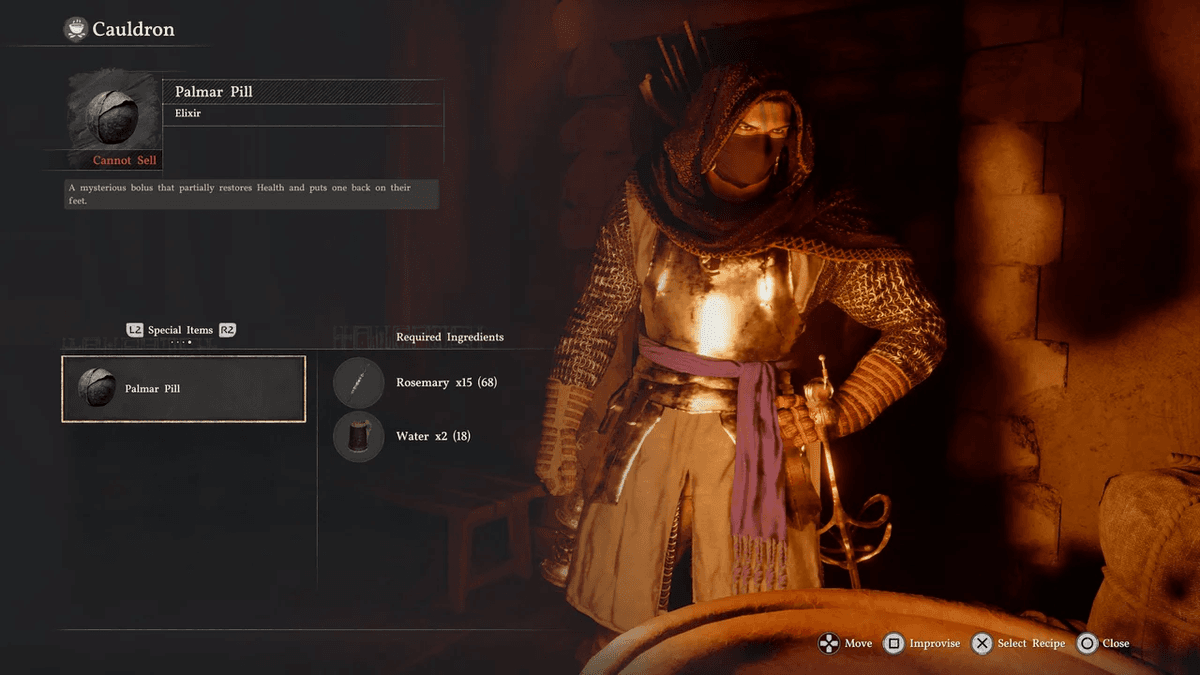Open the Special Items category tab
This screenshot has width=1200, height=675.
point(181,330)
